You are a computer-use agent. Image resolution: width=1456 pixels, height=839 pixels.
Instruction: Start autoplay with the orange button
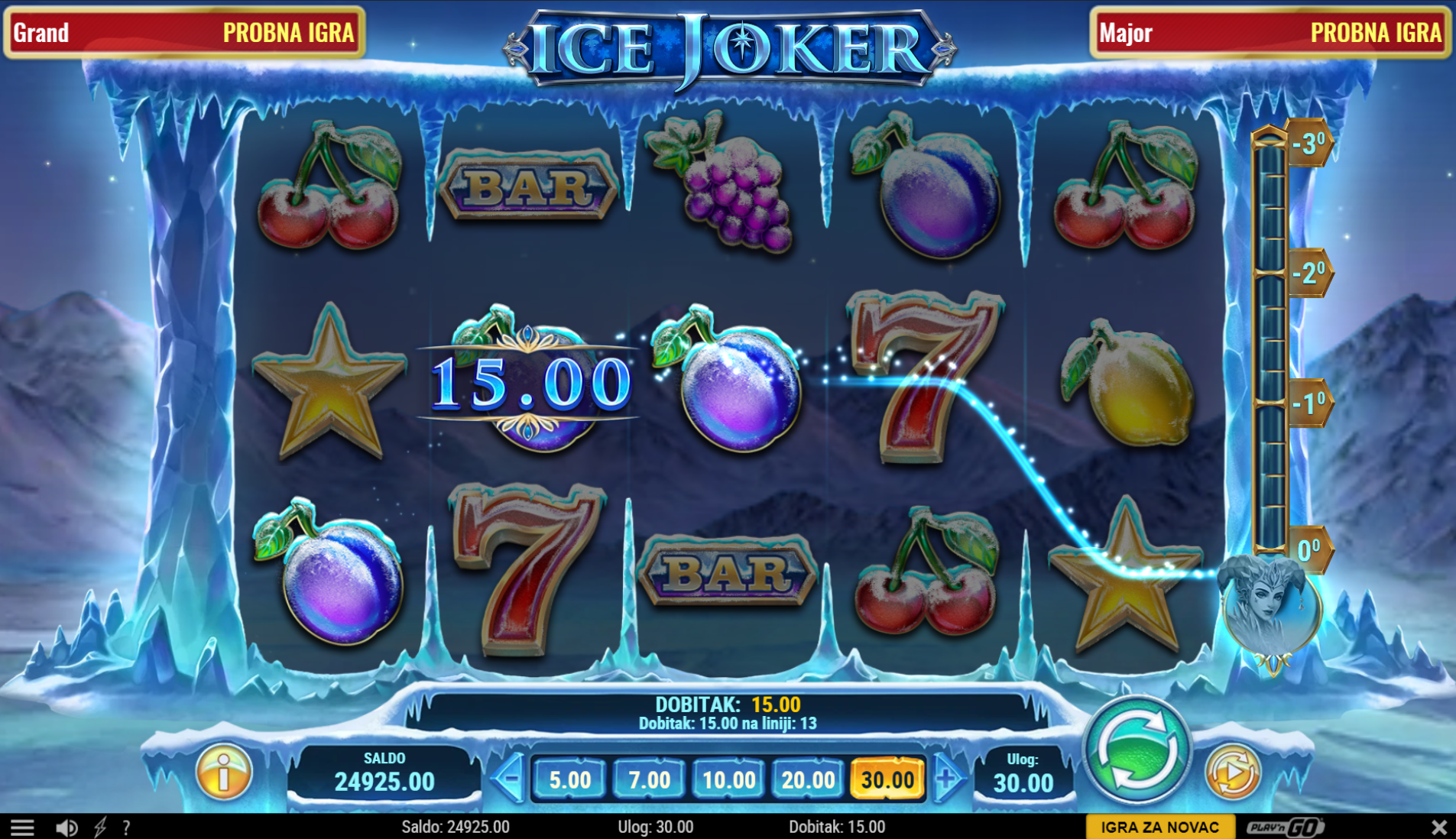point(1232,772)
